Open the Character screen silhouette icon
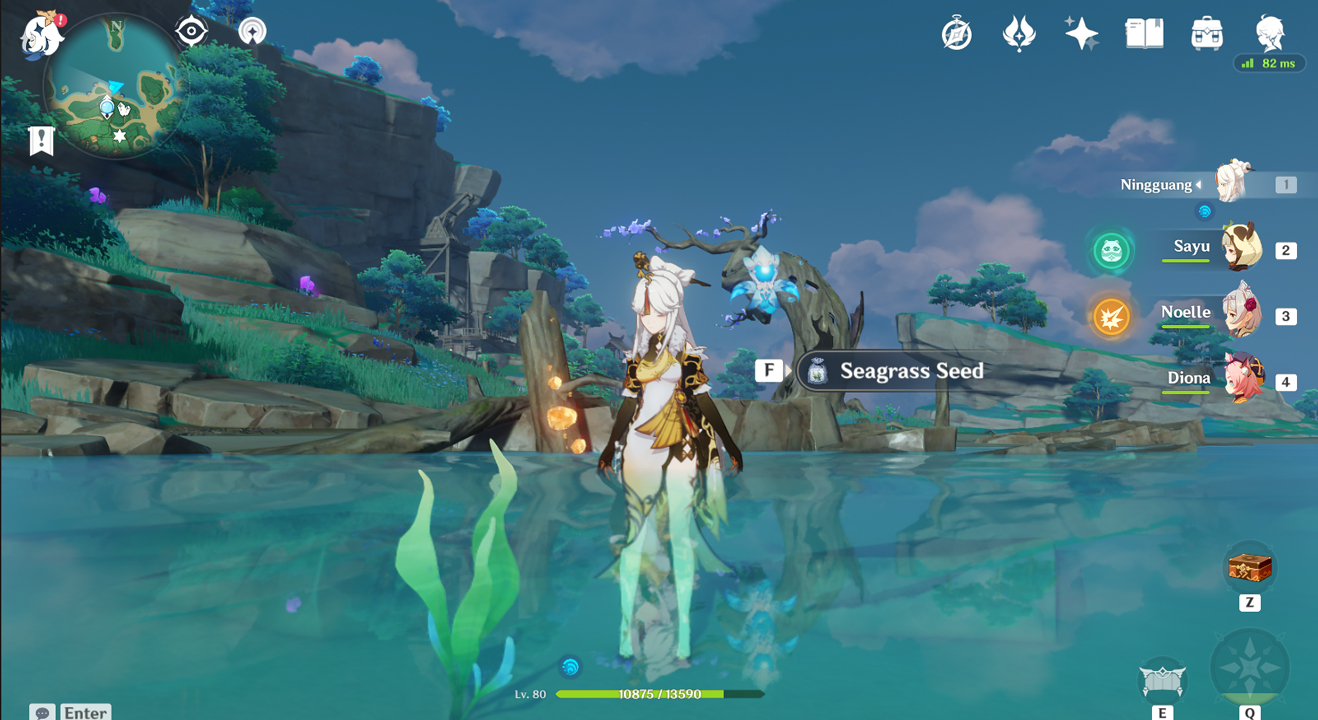The image size is (1318, 720). coord(1270,32)
